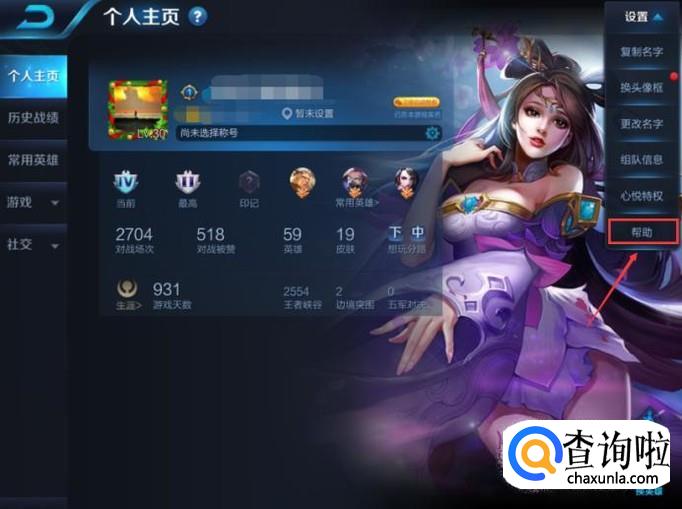The image size is (682, 509).
Task: Open the 常用英雄 tab
Action: click(33, 159)
